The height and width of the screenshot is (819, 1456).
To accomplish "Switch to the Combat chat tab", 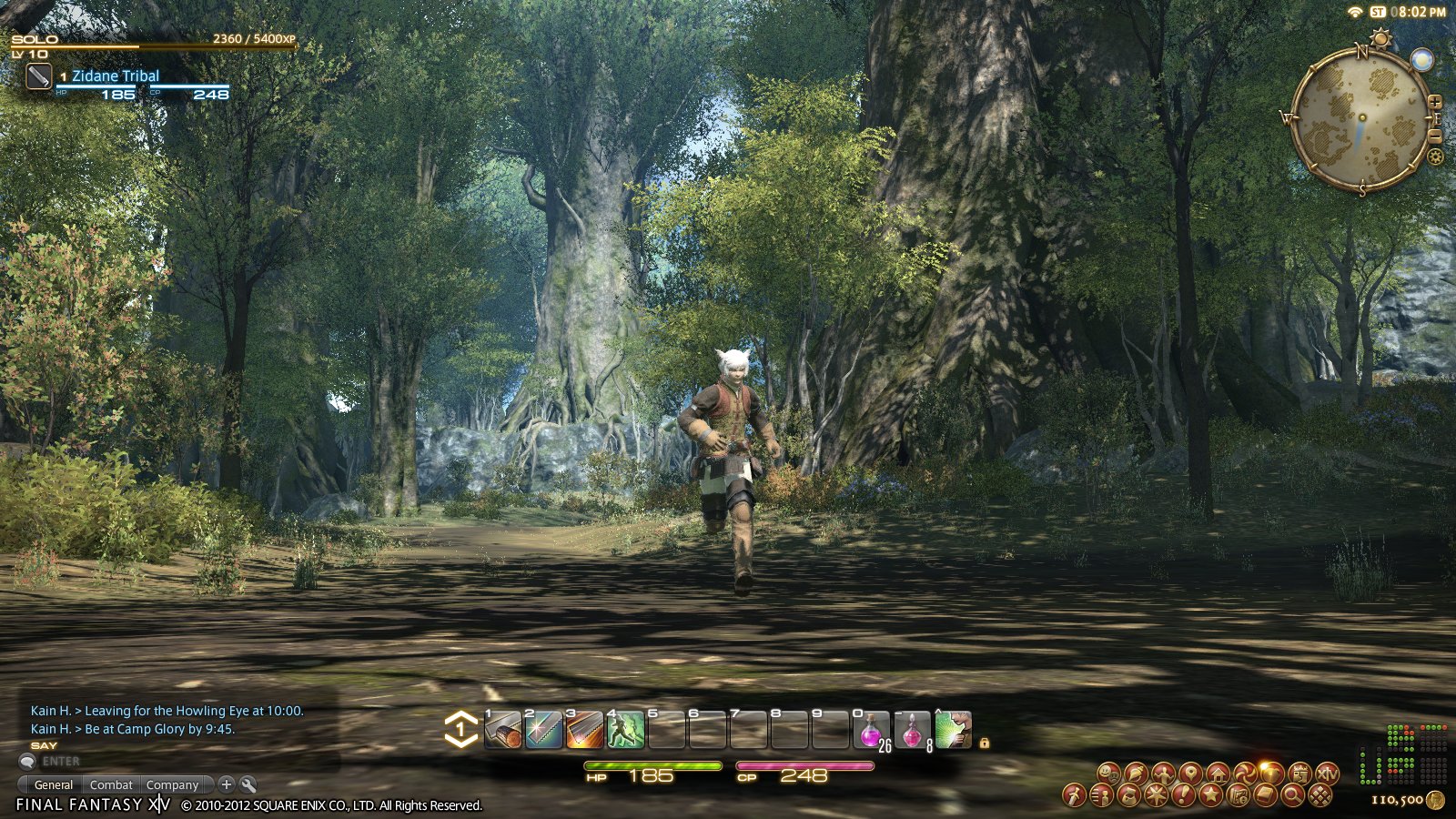I will [111, 784].
